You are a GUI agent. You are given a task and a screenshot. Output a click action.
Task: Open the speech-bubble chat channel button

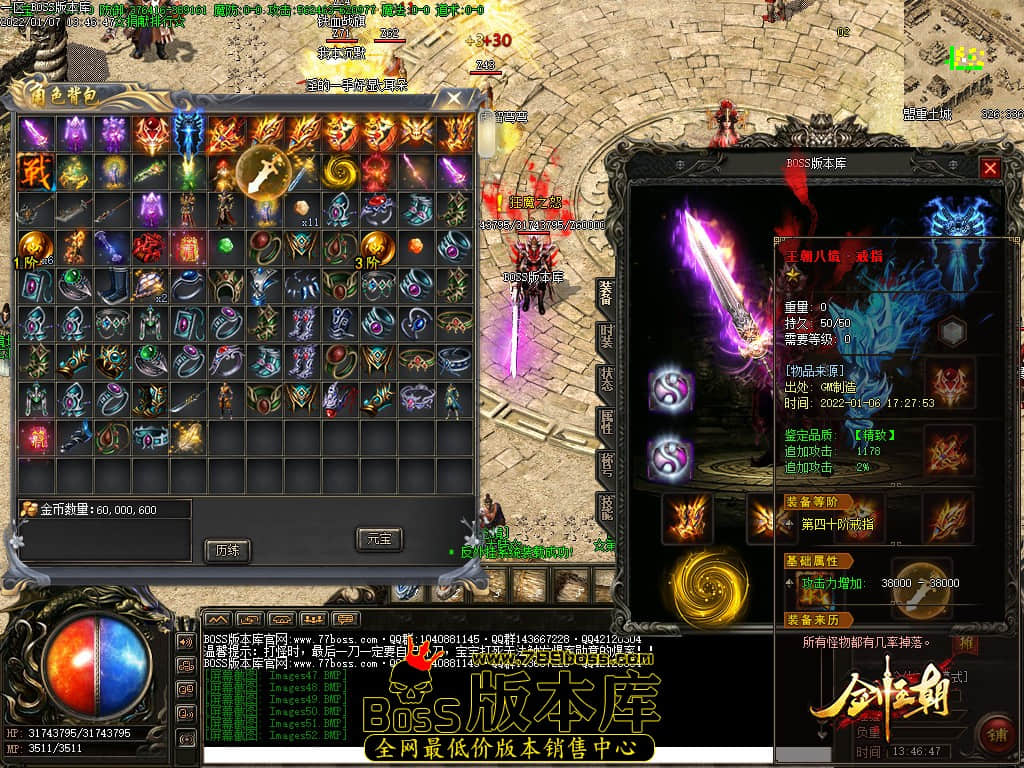[x=346, y=619]
